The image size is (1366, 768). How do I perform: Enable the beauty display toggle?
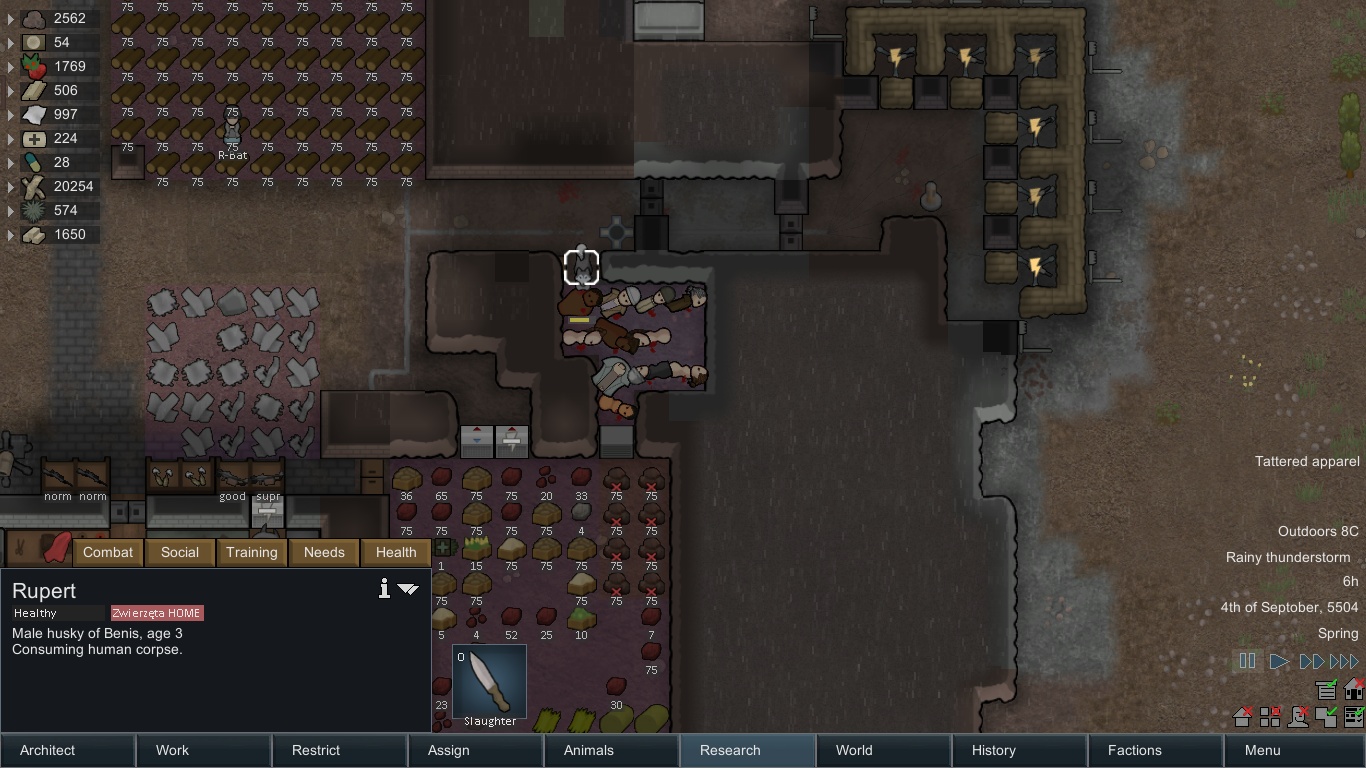click(1298, 717)
